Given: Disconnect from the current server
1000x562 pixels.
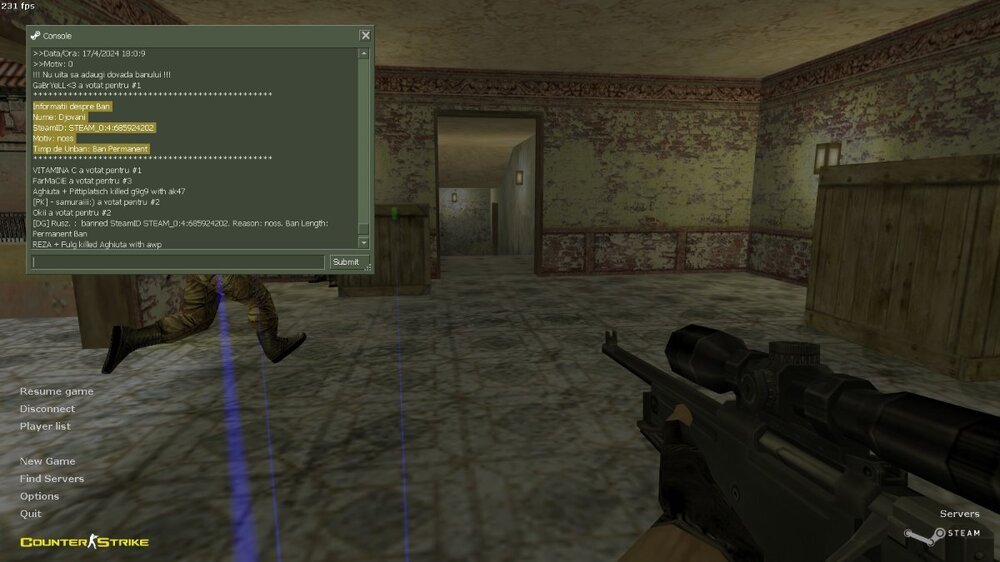Looking at the screenshot, I should (x=47, y=409).
